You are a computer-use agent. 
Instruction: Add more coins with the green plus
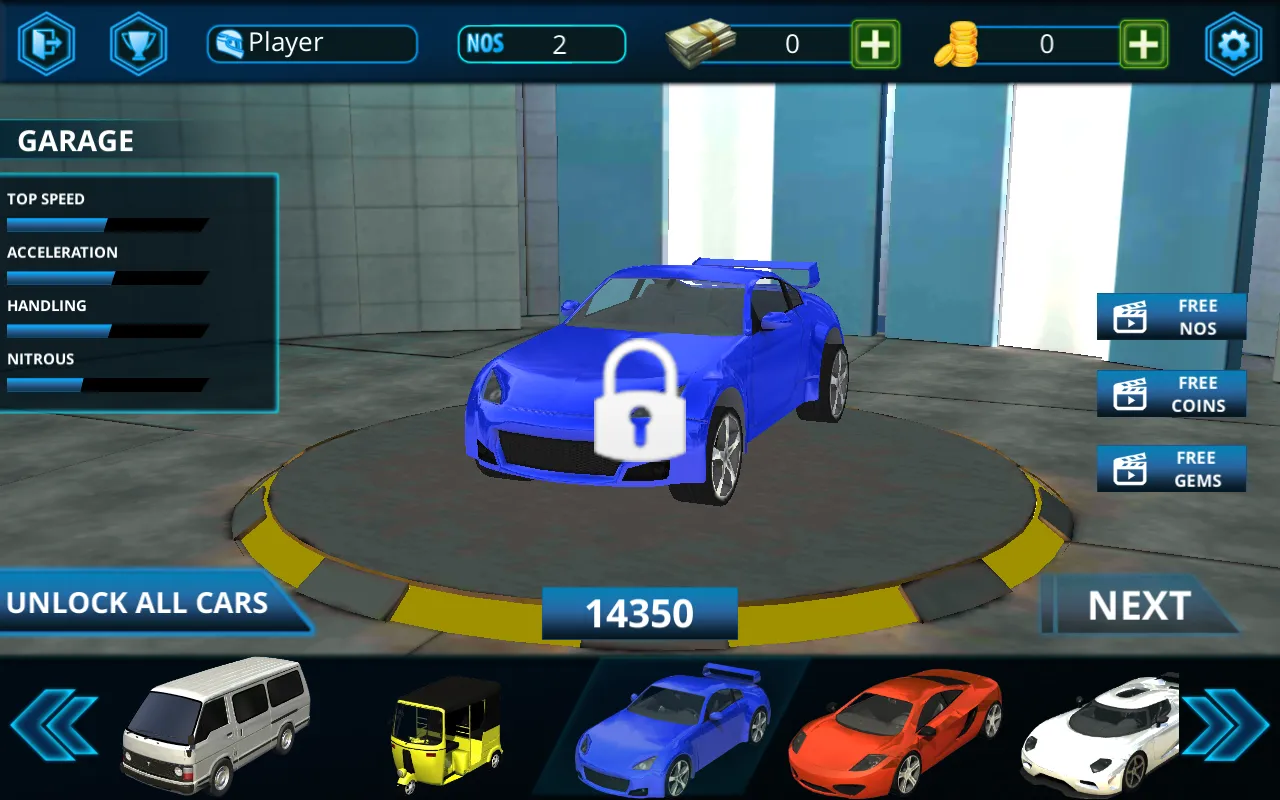[x=1143, y=43]
